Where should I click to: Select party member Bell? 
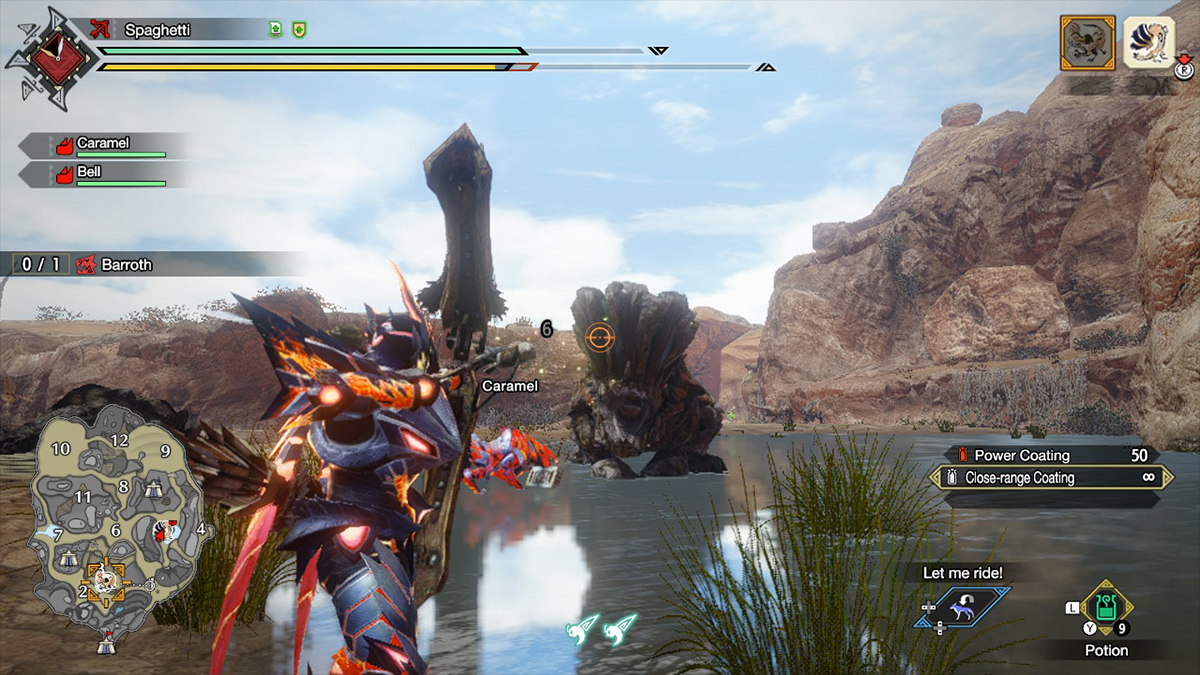tap(104, 174)
